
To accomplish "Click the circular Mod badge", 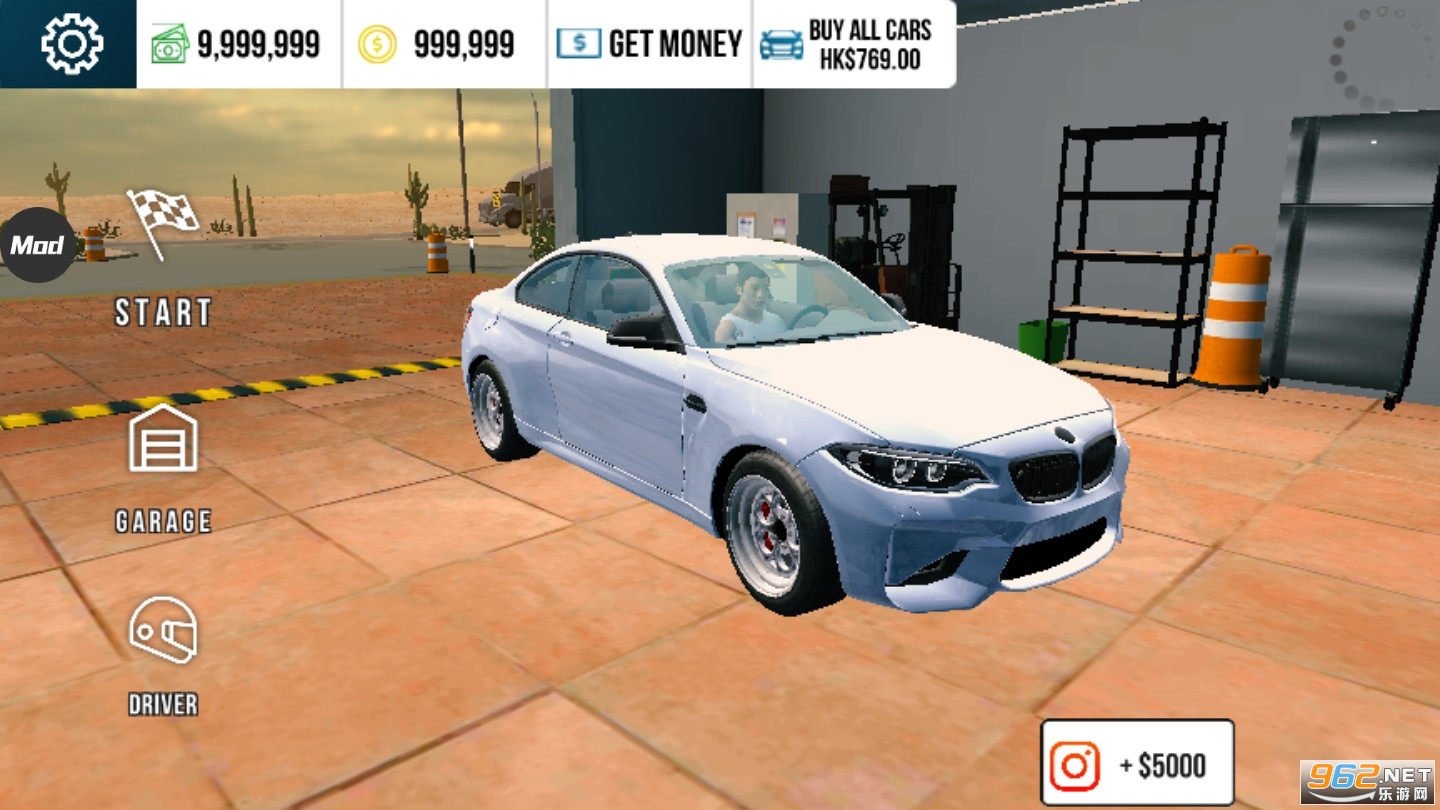I will click(38, 244).
